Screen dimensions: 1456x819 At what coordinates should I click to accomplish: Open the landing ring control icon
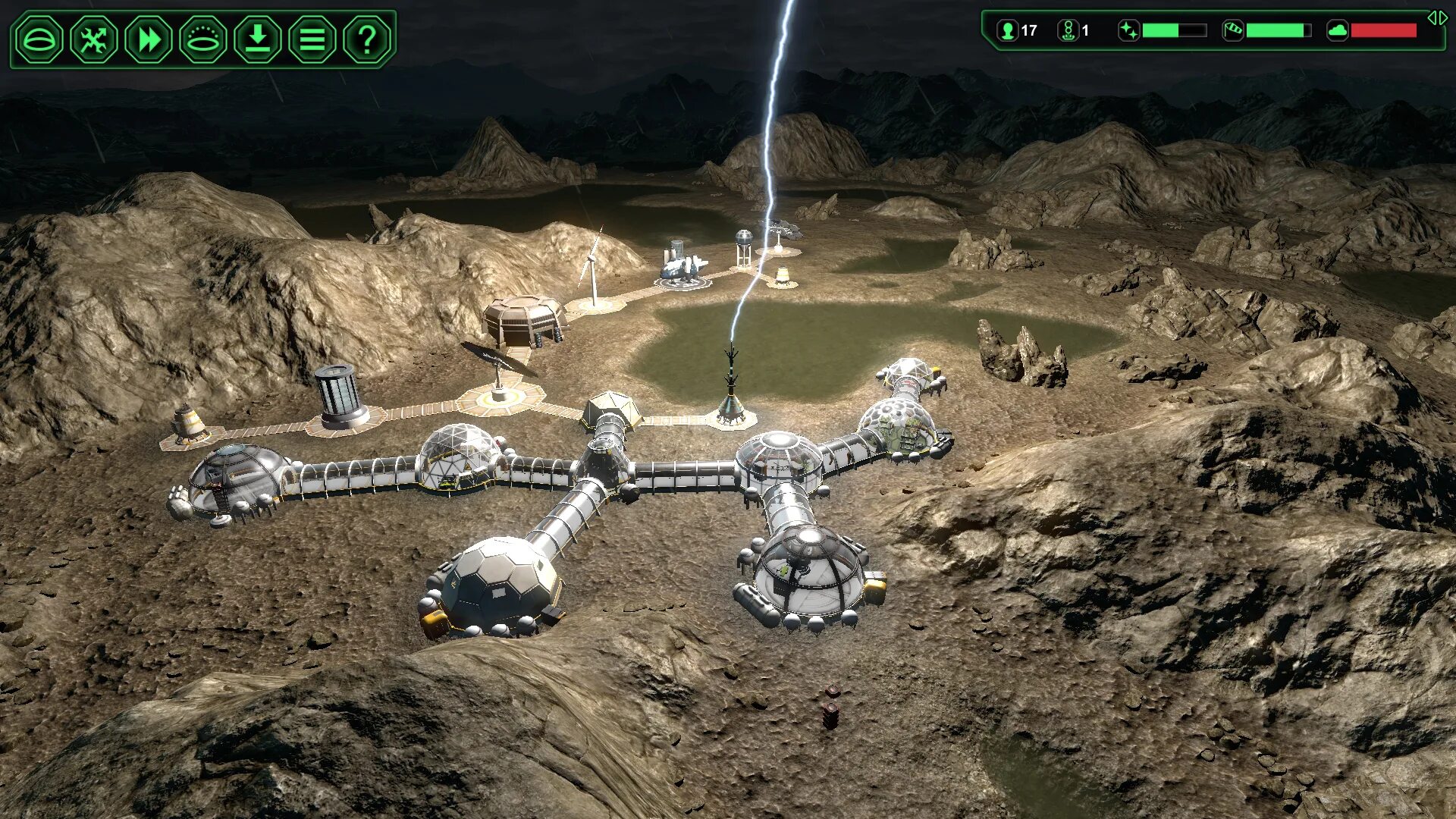coord(203,39)
